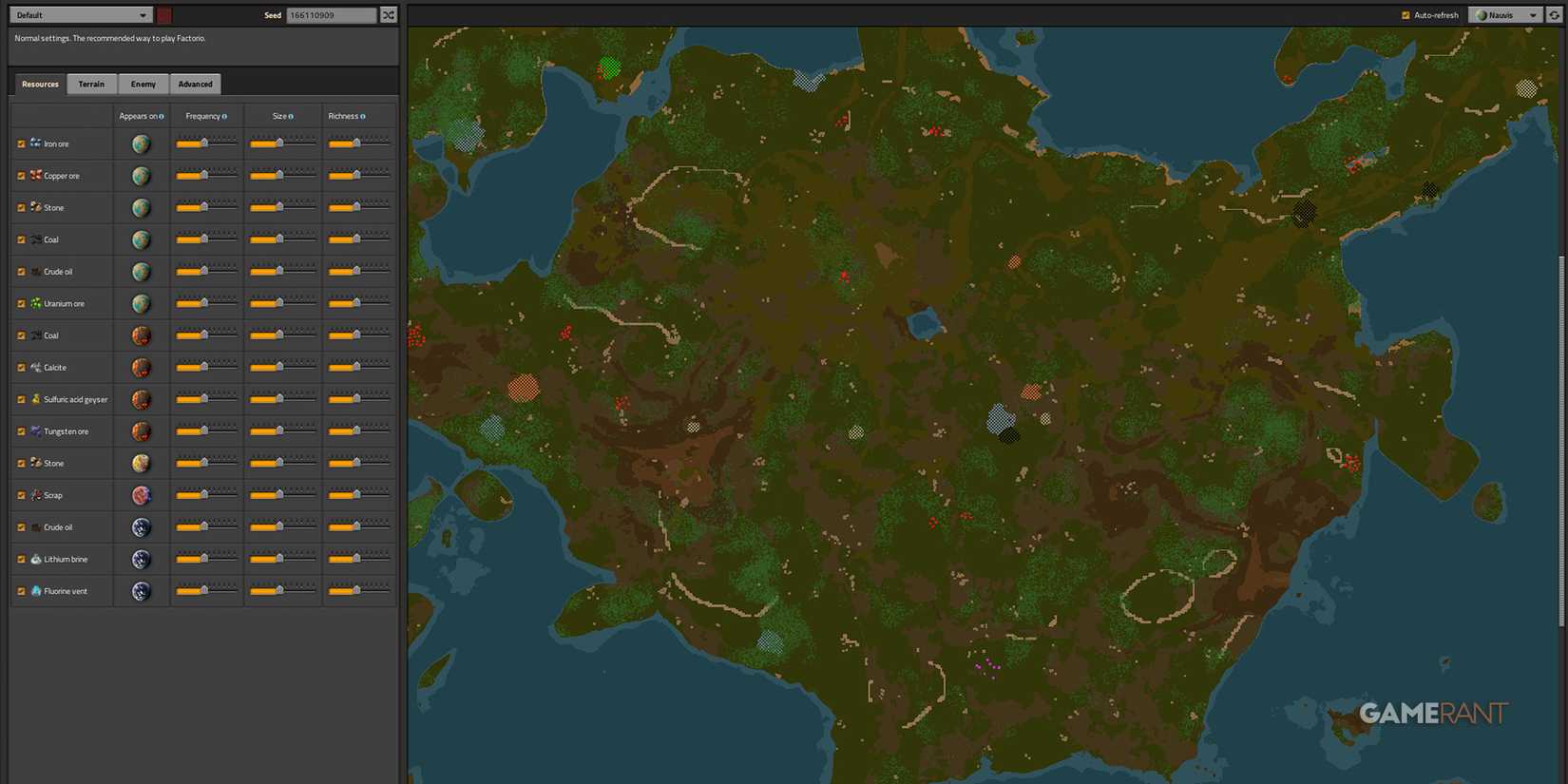
Task: Click the Tungsten ore icon
Action: point(35,430)
